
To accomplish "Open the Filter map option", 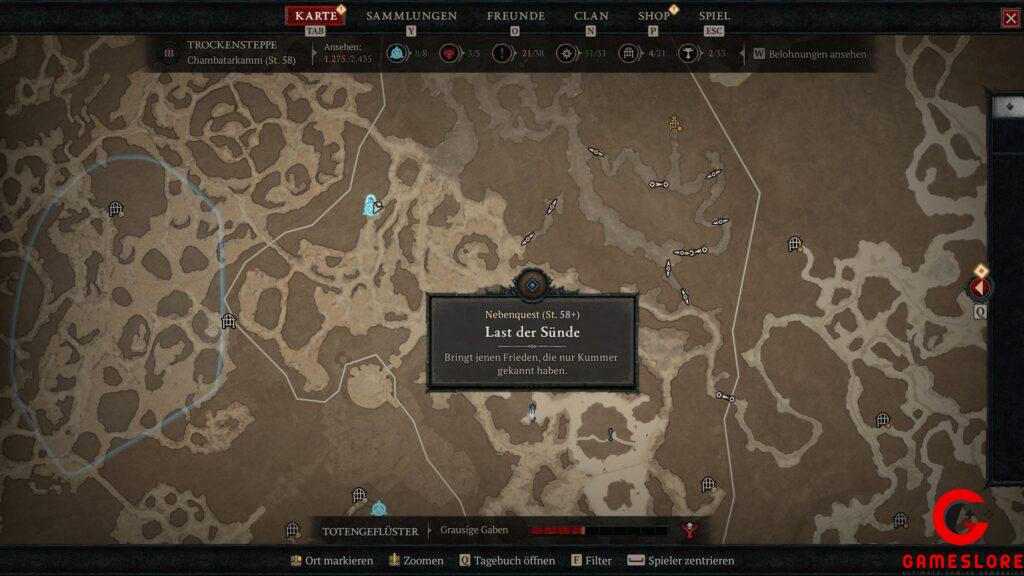I will point(591,561).
